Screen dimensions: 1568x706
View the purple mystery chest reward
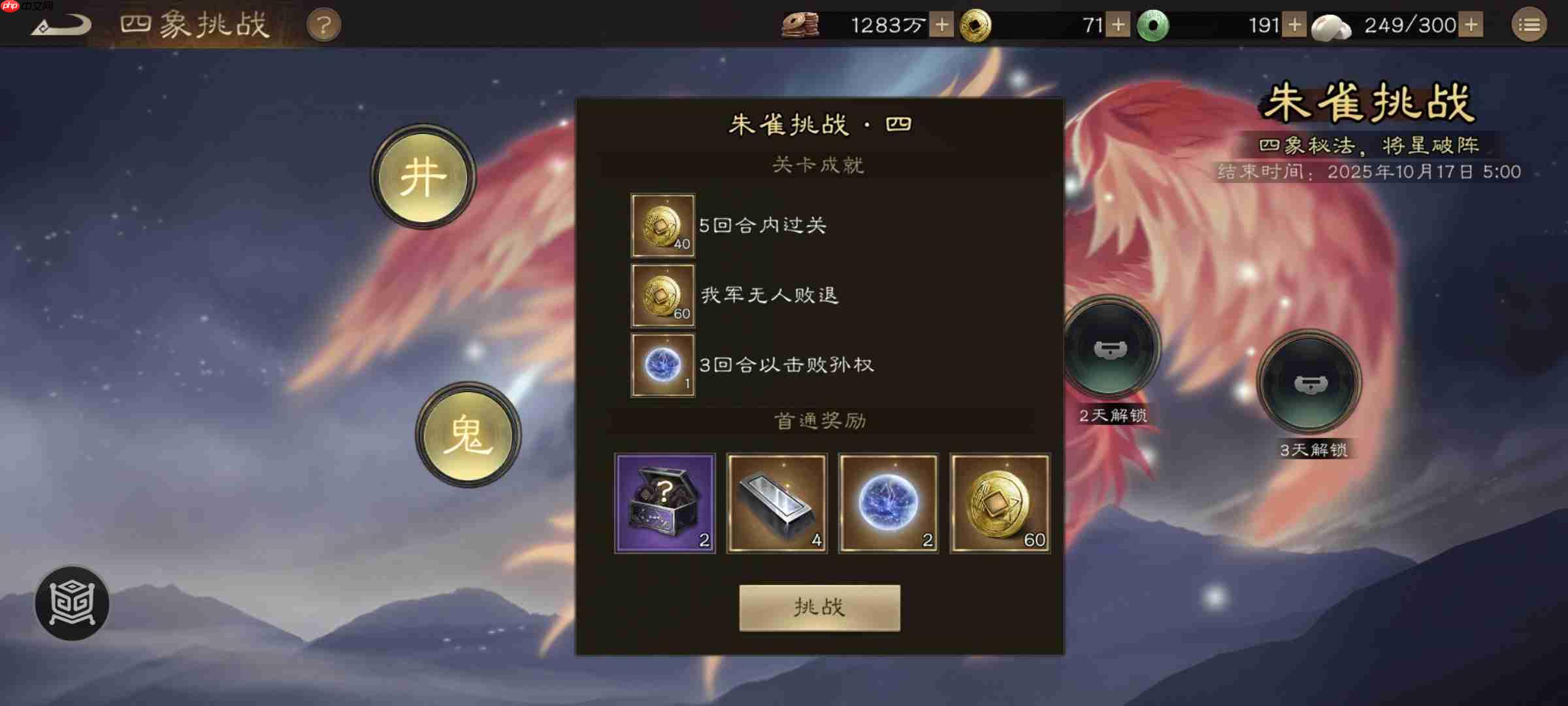(x=664, y=503)
